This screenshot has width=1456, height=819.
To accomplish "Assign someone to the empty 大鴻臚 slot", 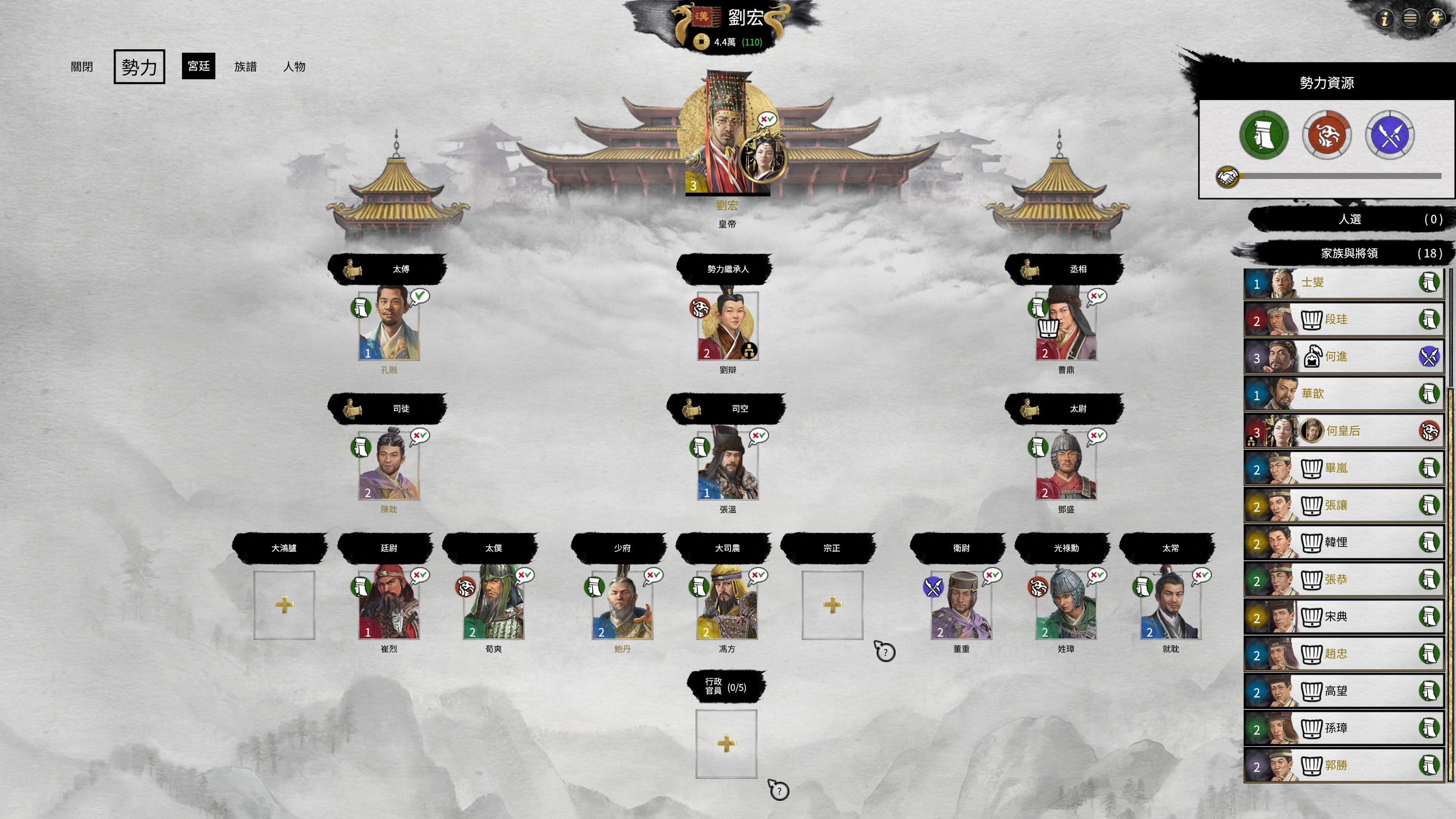I will 284,605.
